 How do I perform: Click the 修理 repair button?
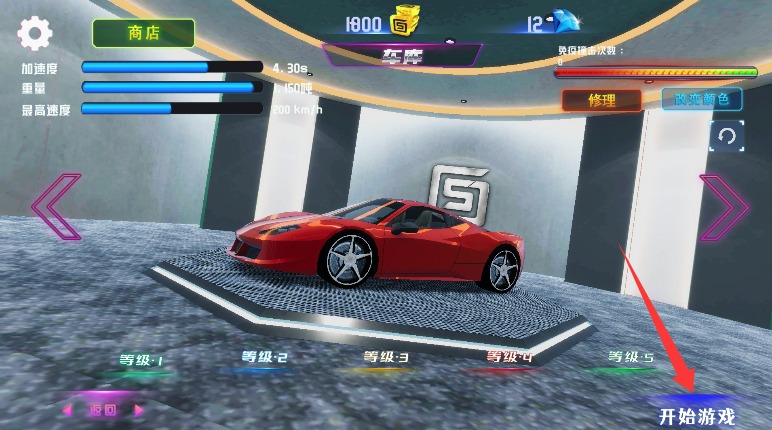[601, 100]
